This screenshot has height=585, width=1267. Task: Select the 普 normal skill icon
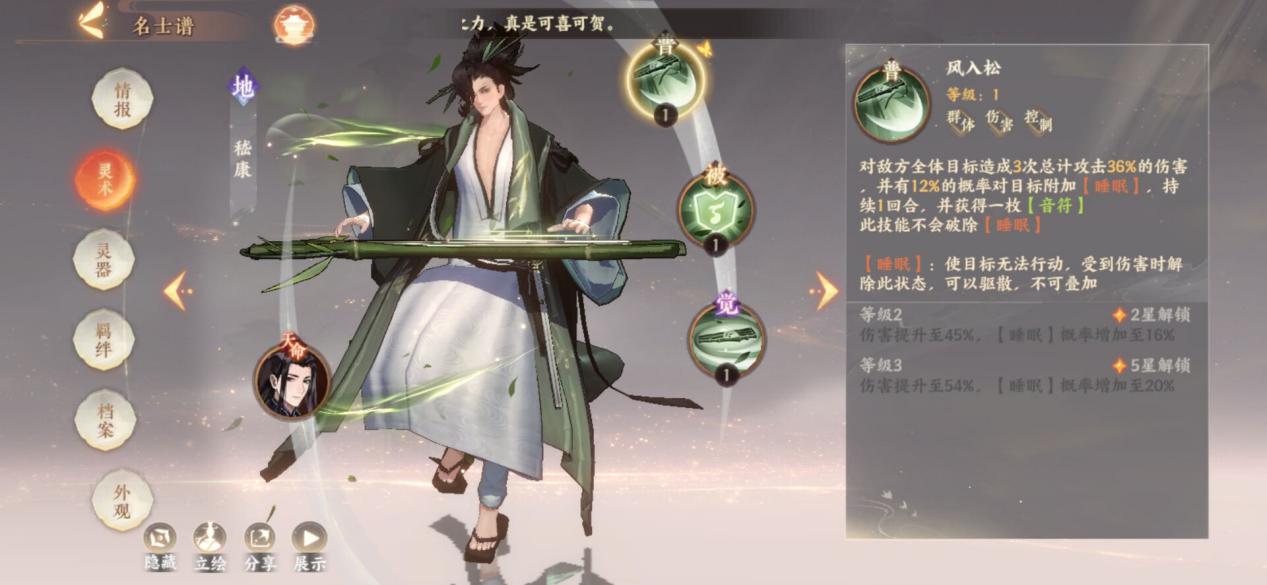(x=664, y=80)
